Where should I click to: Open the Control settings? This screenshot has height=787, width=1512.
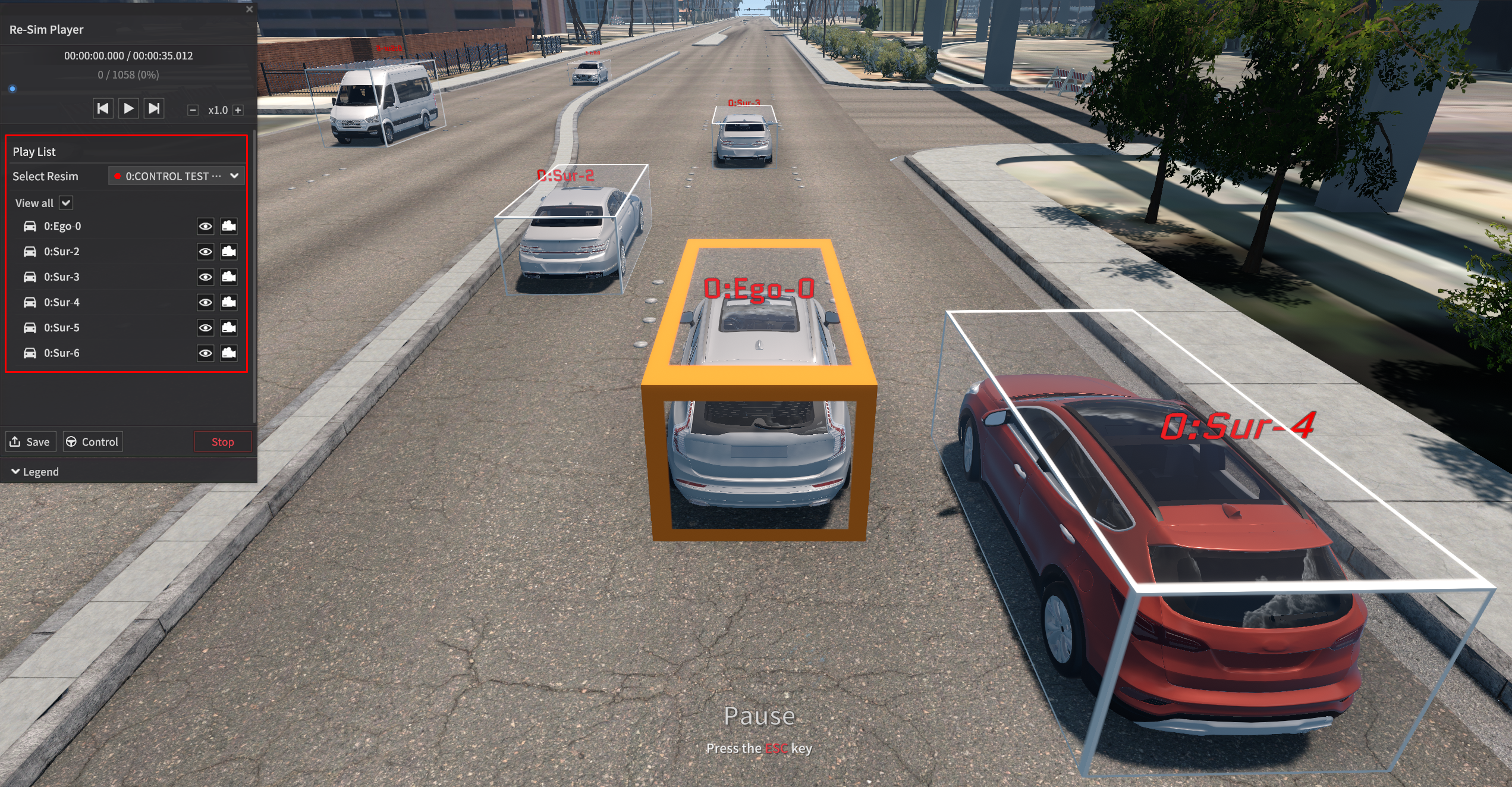[93, 442]
